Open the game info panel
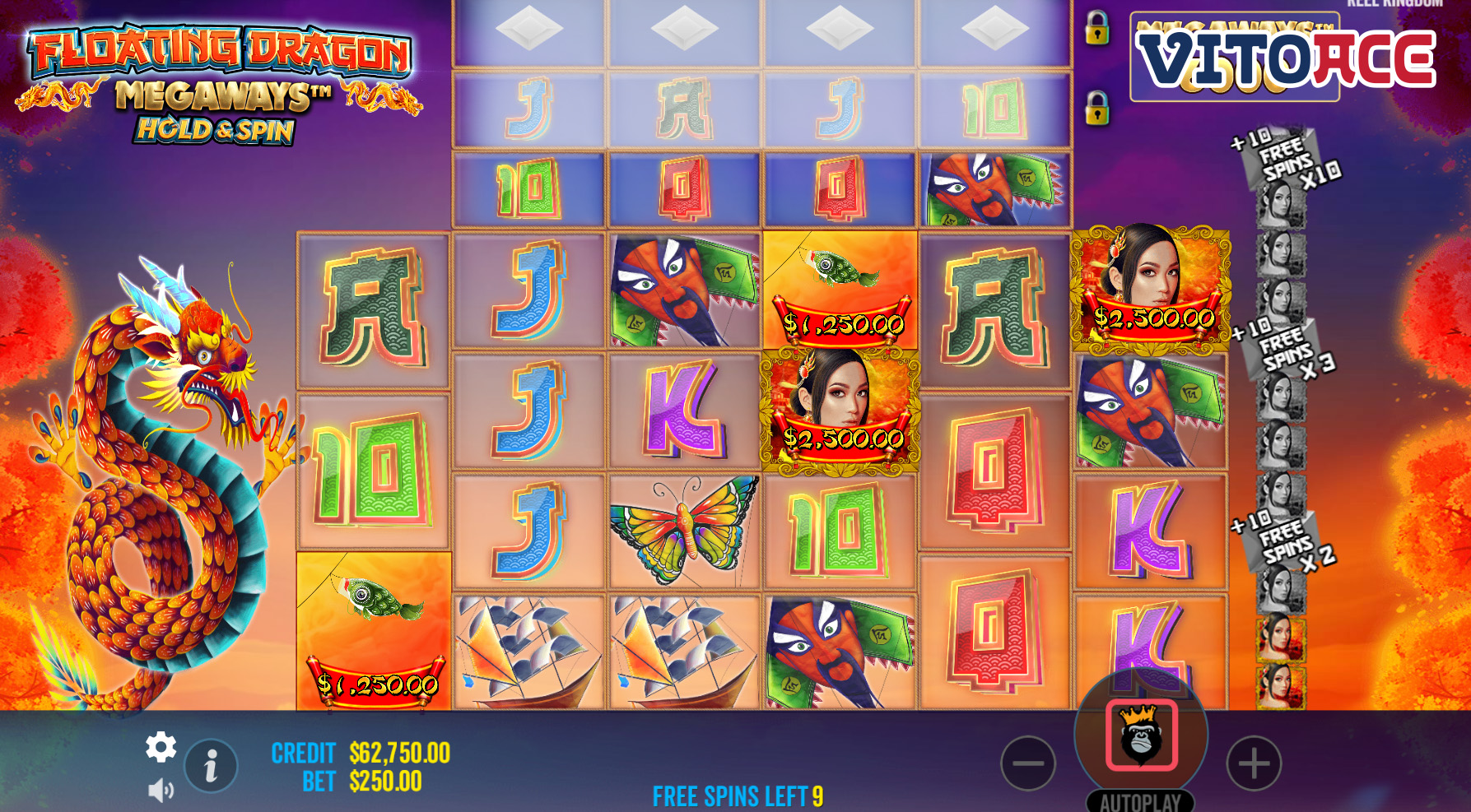Viewport: 1471px width, 812px height. (211, 765)
